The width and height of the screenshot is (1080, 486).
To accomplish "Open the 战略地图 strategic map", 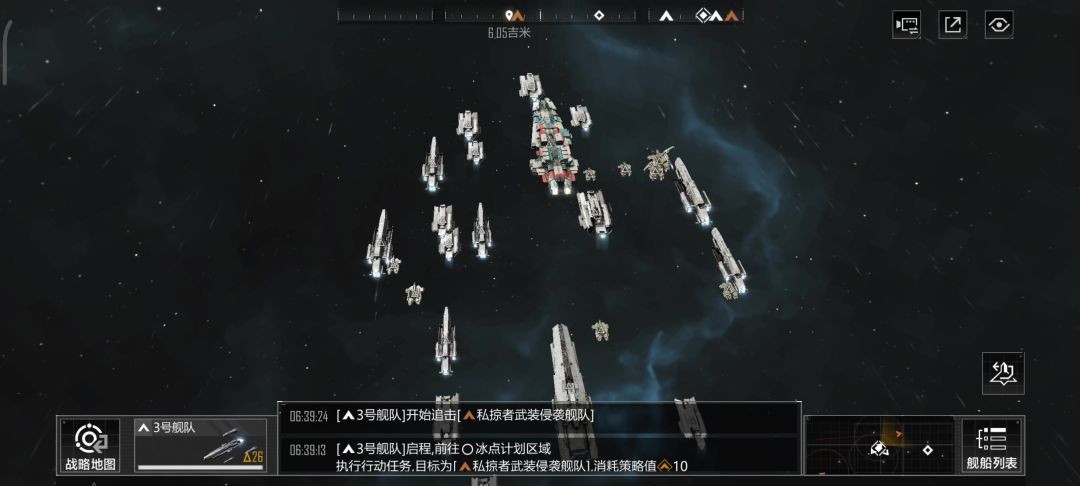I will click(90, 445).
